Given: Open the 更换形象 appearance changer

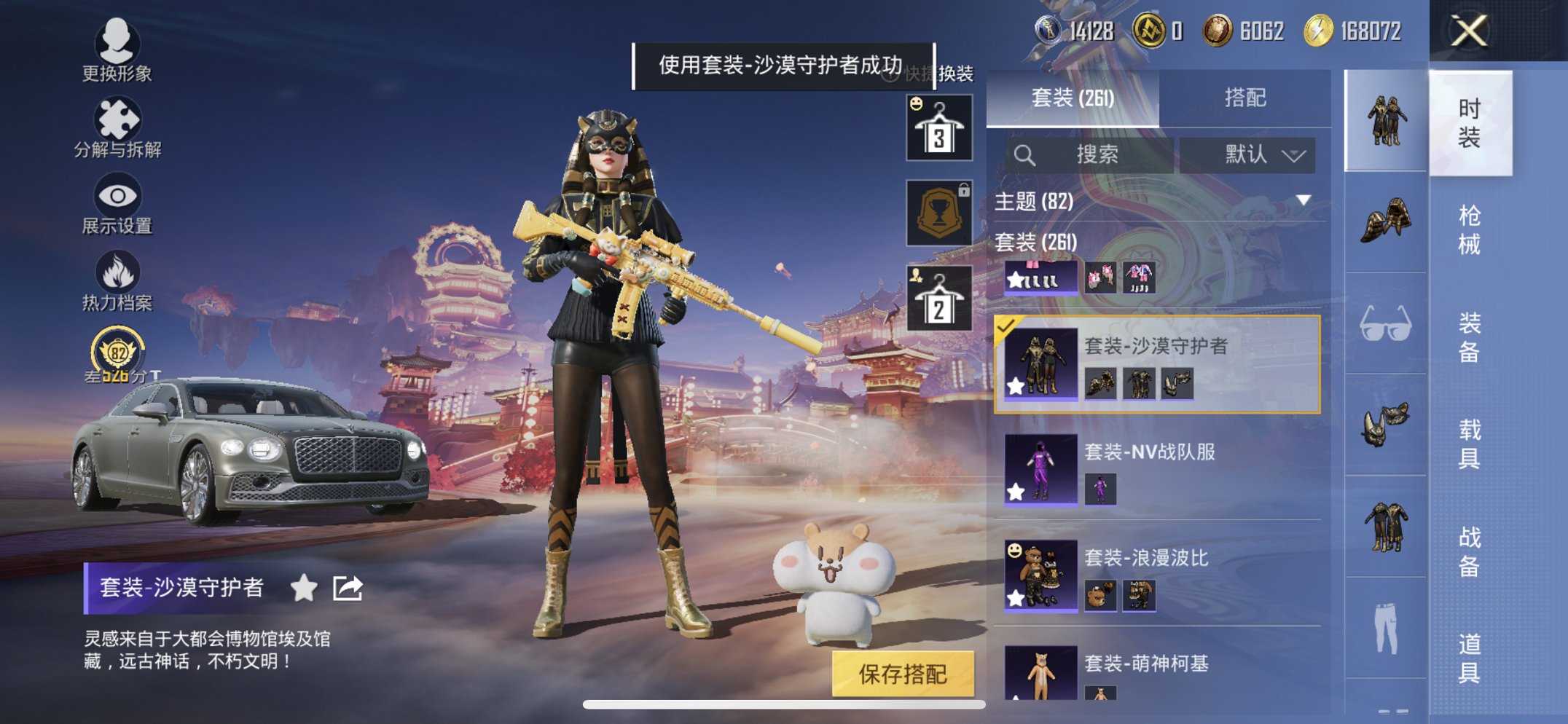Looking at the screenshot, I should pos(117,51).
